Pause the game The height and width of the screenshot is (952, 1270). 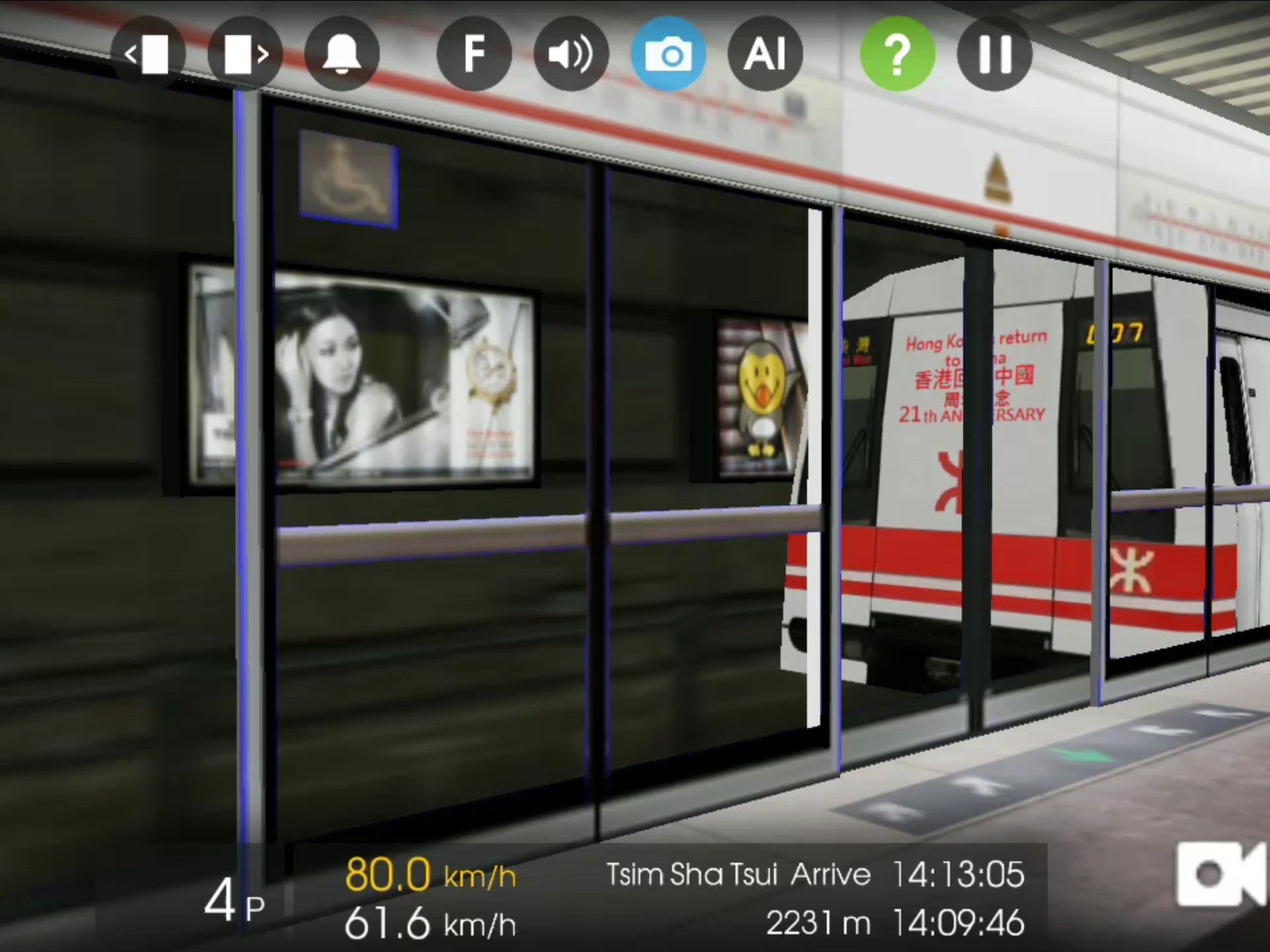[x=994, y=54]
